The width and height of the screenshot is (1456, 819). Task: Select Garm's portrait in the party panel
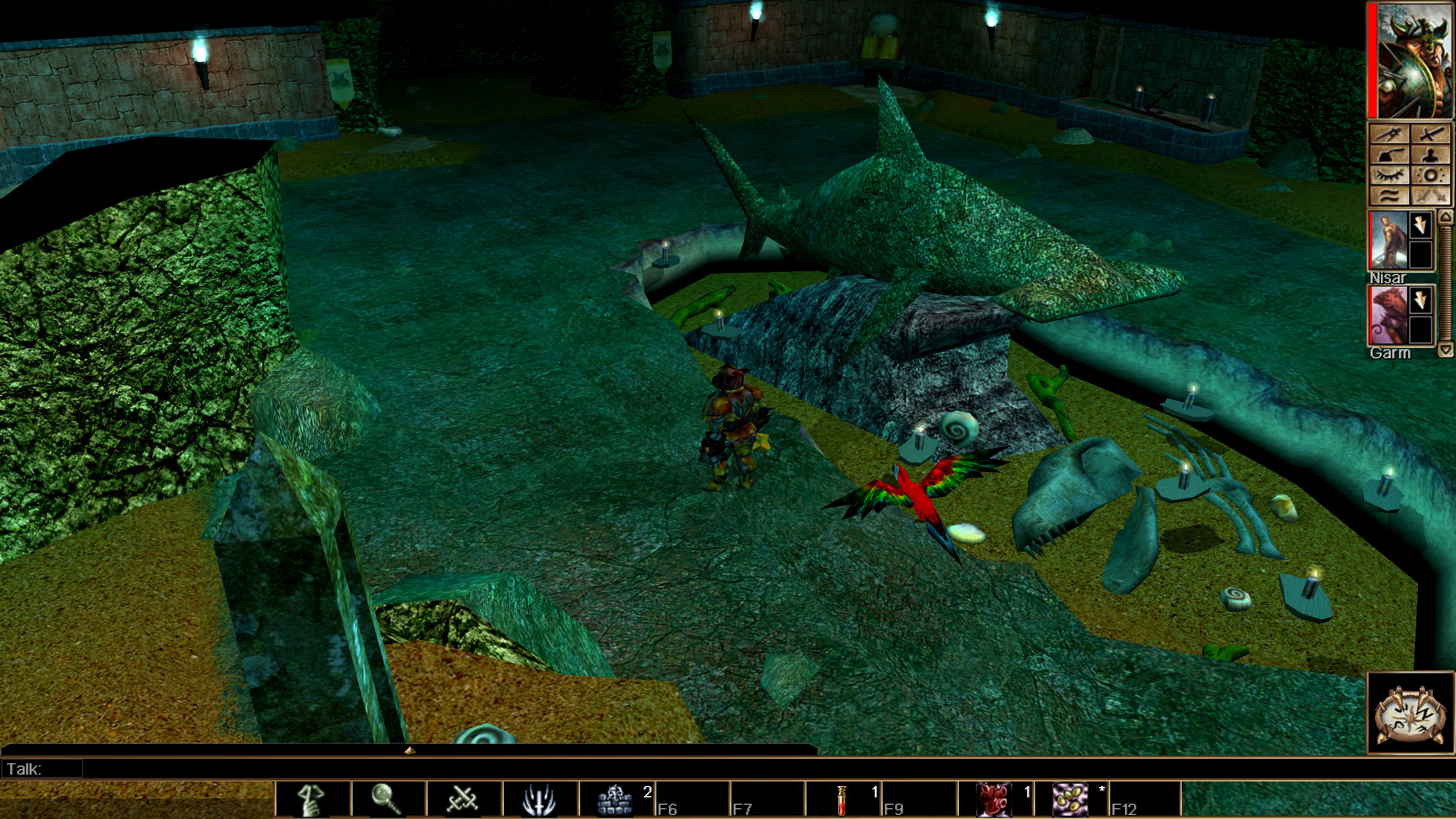1389,315
